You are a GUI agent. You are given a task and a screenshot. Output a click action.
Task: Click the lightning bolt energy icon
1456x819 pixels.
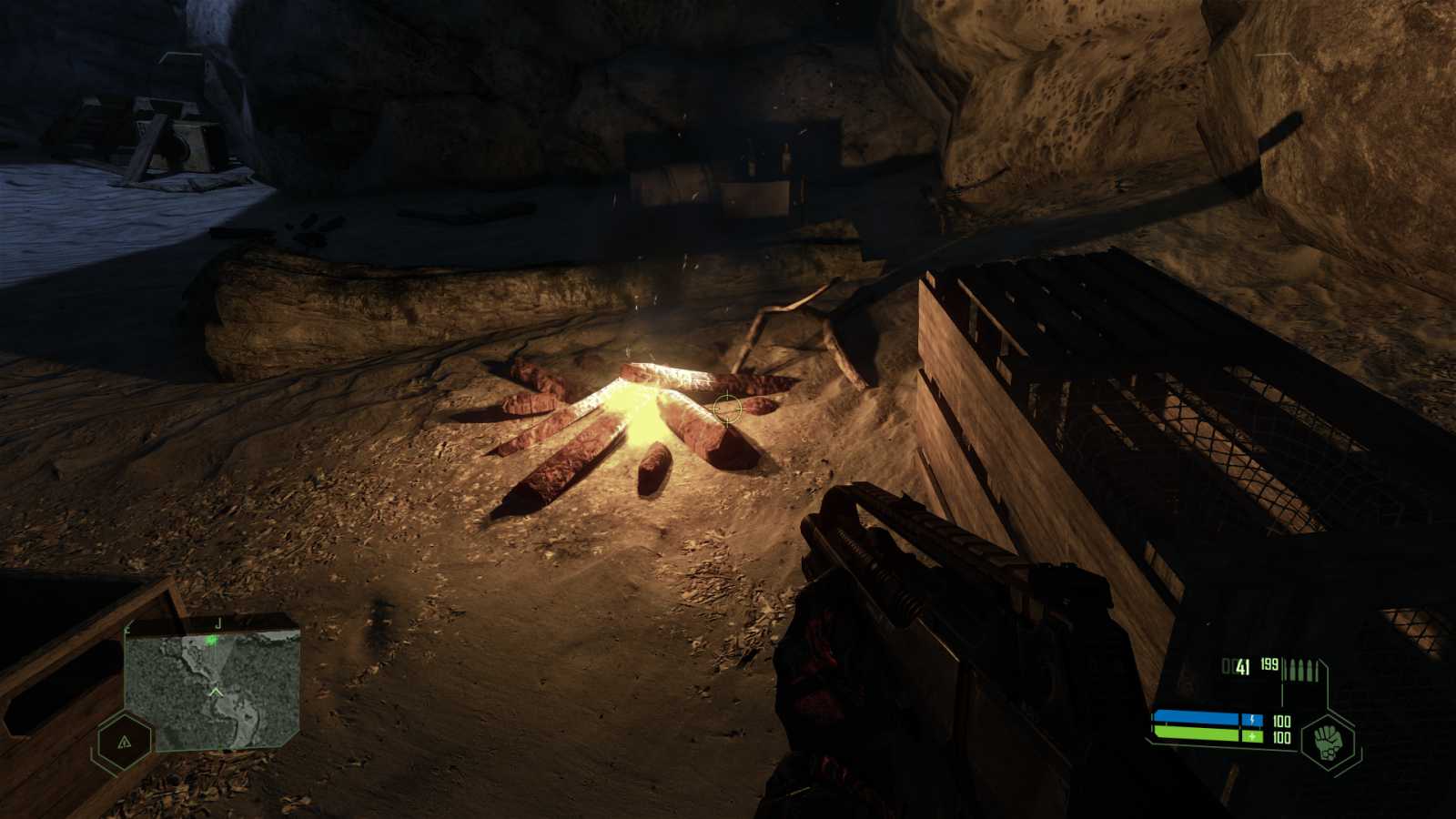1253,719
